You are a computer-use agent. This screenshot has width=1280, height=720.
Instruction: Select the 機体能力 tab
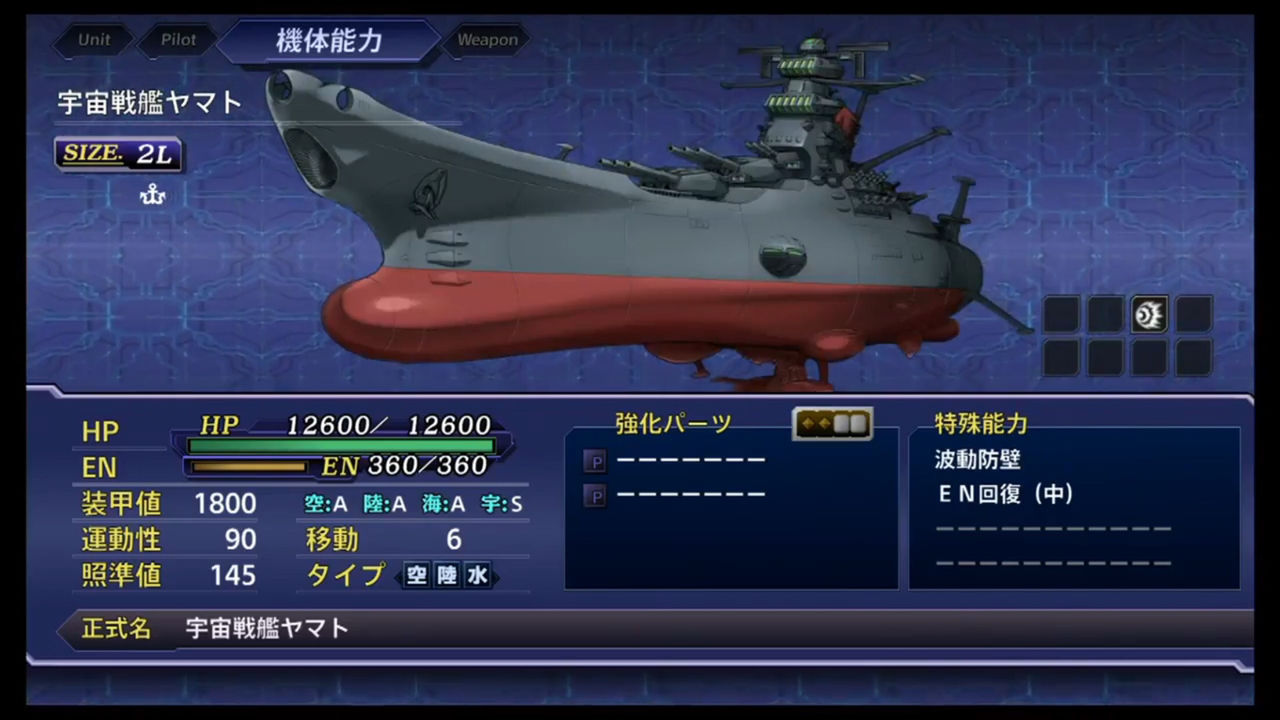pyautogui.click(x=328, y=42)
